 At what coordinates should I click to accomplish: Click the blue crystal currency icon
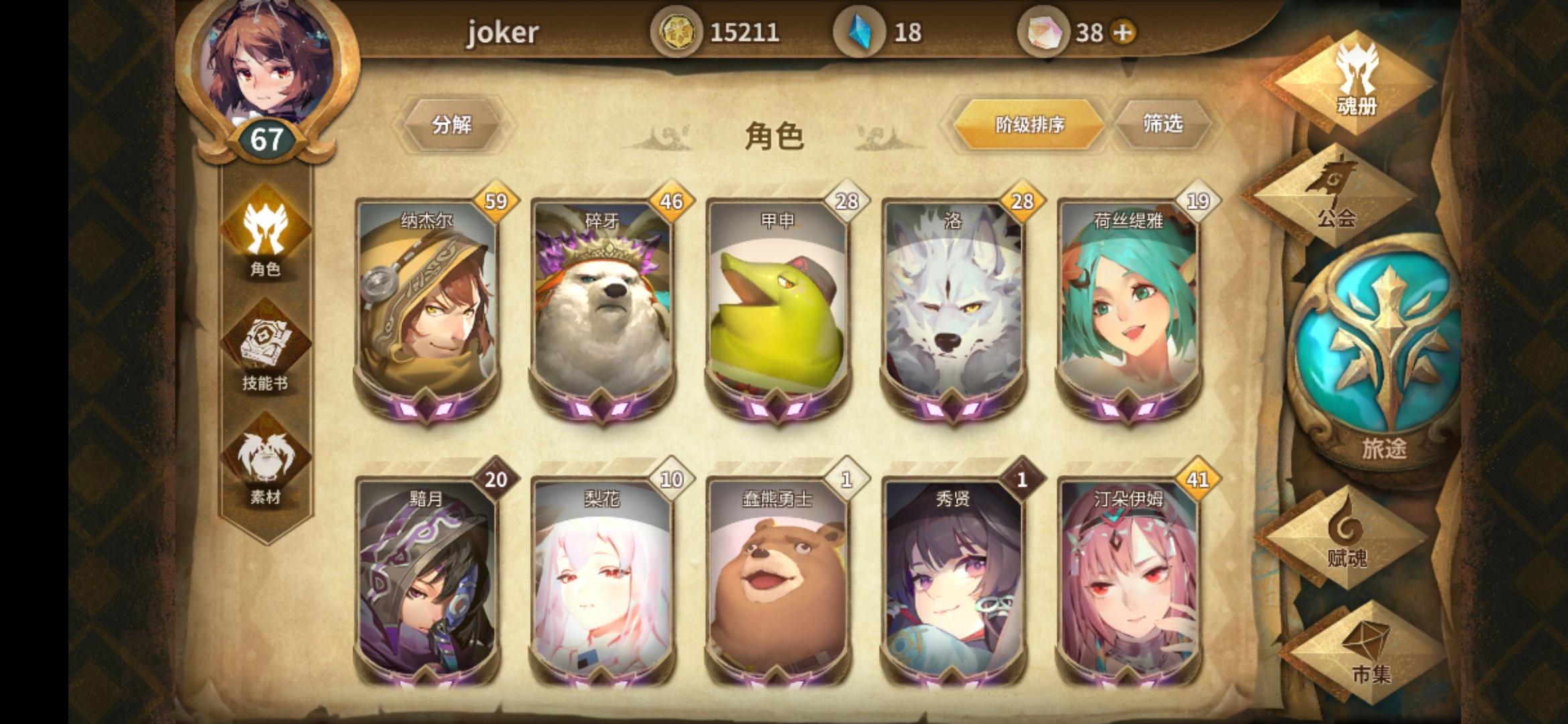click(x=860, y=29)
